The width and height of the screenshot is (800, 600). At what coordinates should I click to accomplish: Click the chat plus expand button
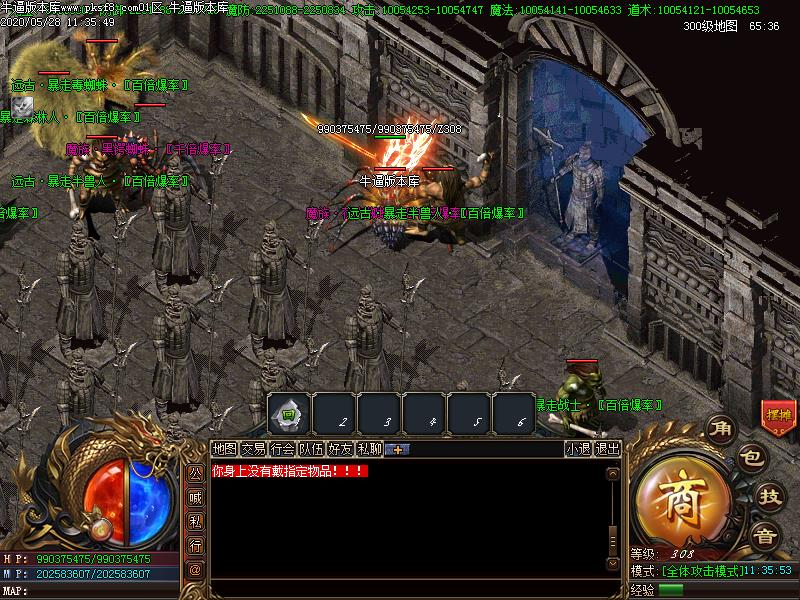[x=397, y=449]
